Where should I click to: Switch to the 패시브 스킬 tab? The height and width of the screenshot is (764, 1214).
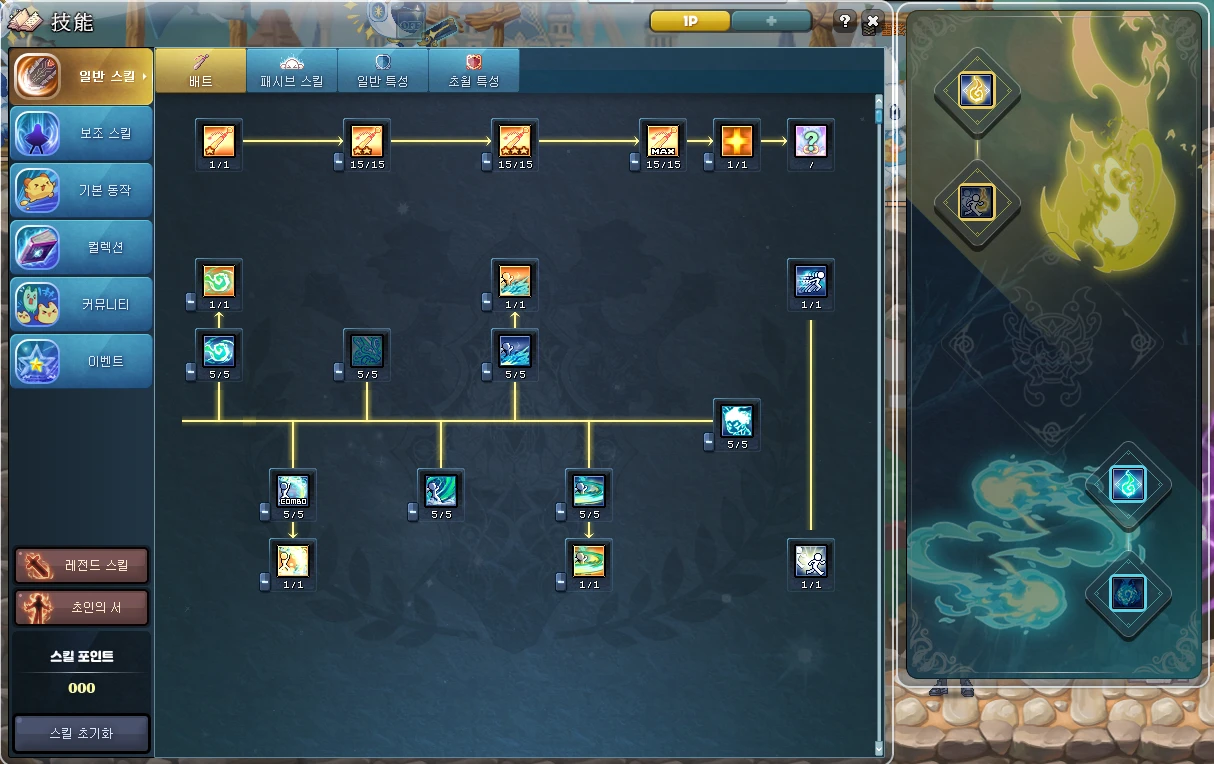292,70
